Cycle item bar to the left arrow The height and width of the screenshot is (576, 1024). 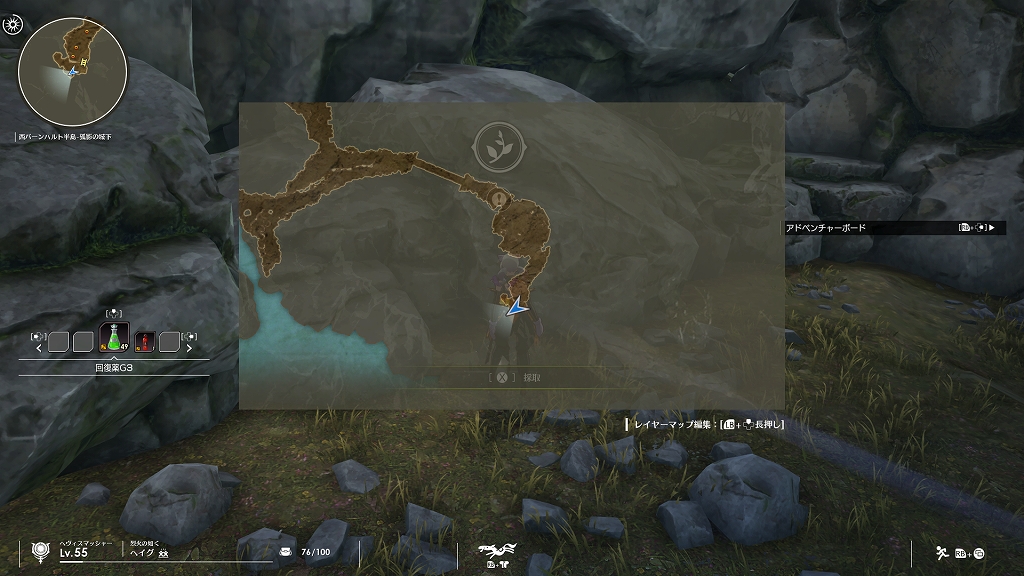(39, 348)
